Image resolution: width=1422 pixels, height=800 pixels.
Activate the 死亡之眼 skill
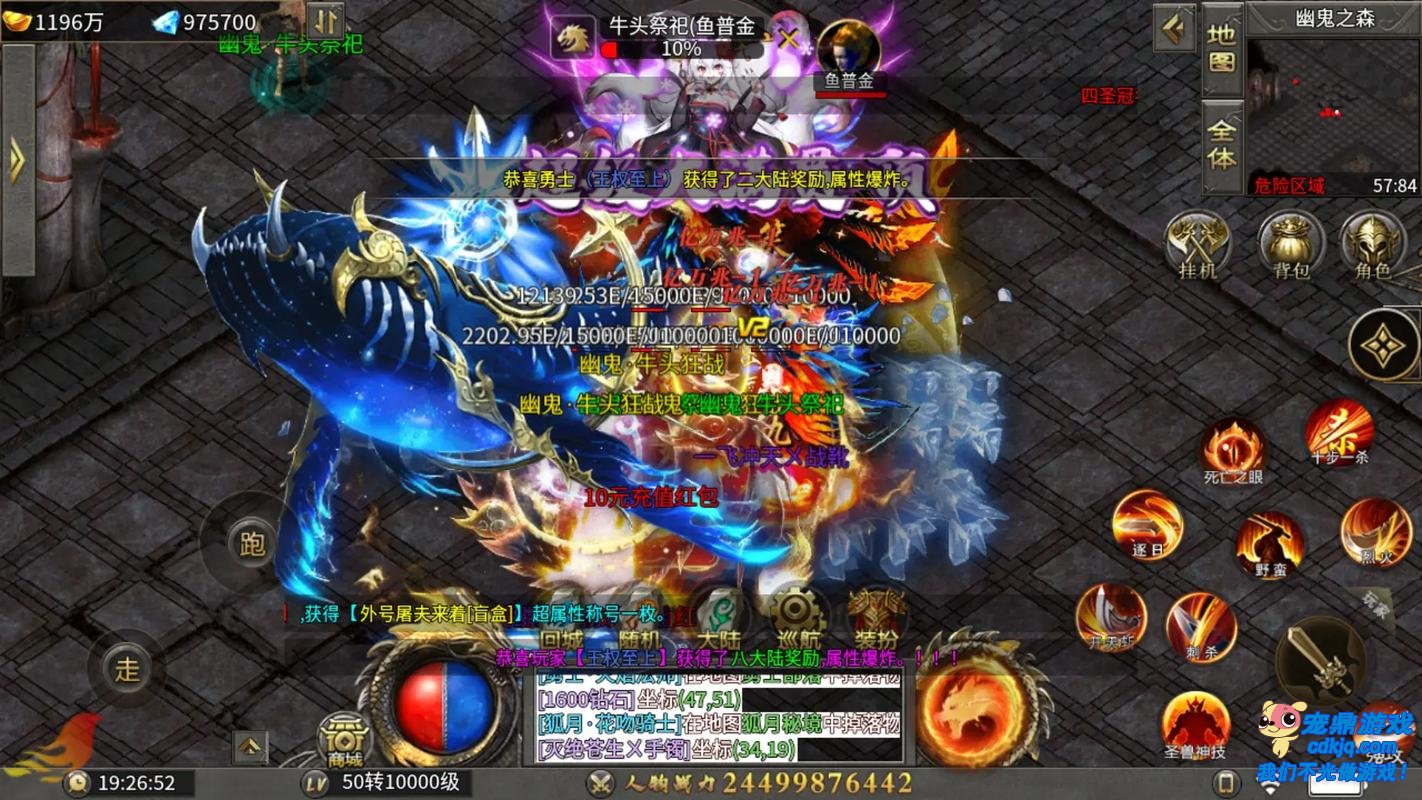point(1233,448)
